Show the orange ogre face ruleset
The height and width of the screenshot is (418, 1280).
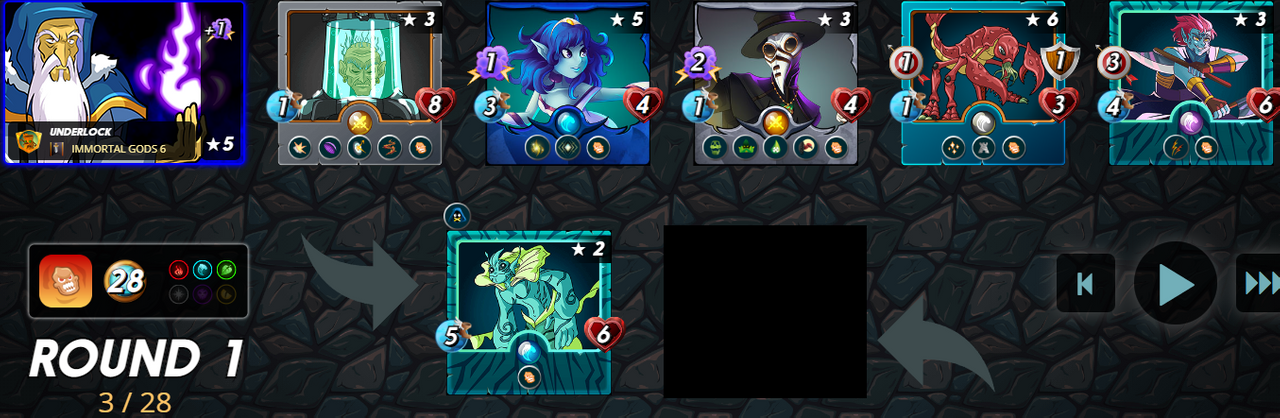click(x=66, y=281)
